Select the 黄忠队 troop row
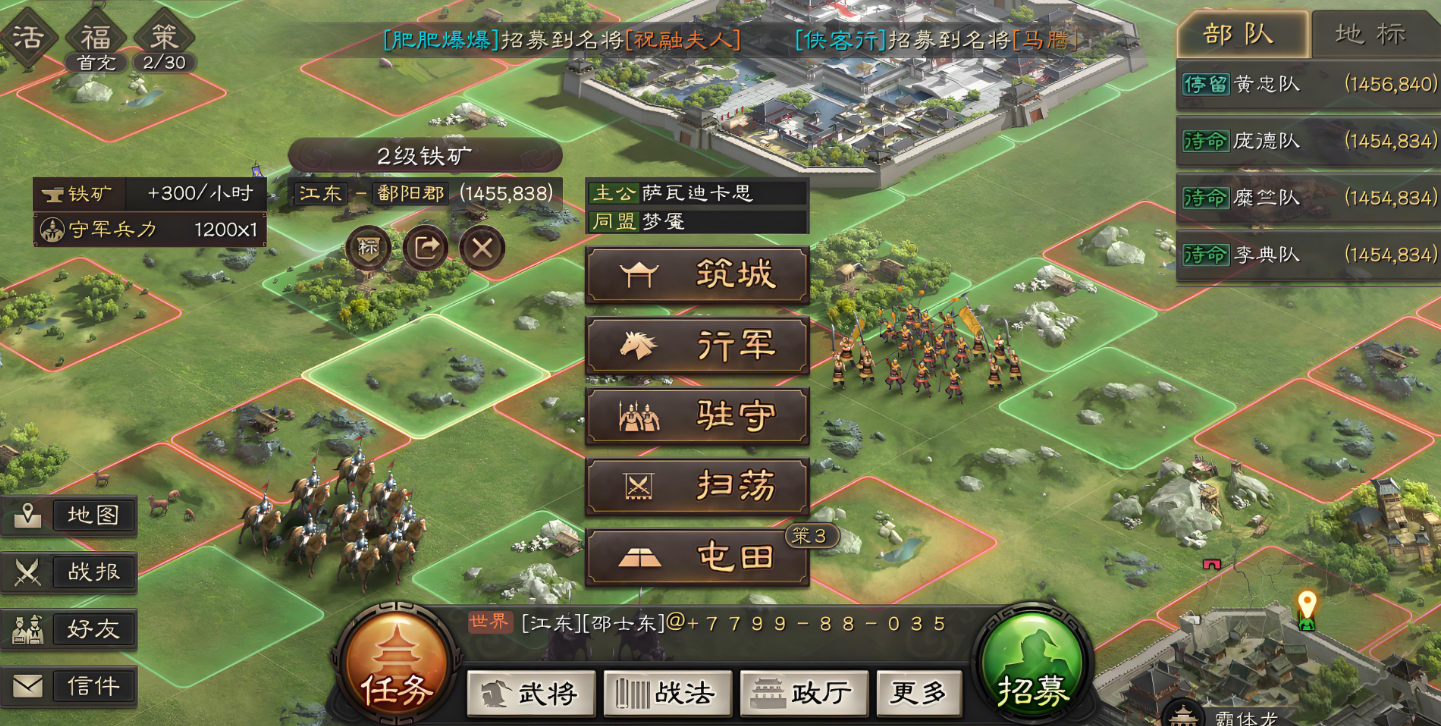The height and width of the screenshot is (726, 1441). tap(1308, 85)
